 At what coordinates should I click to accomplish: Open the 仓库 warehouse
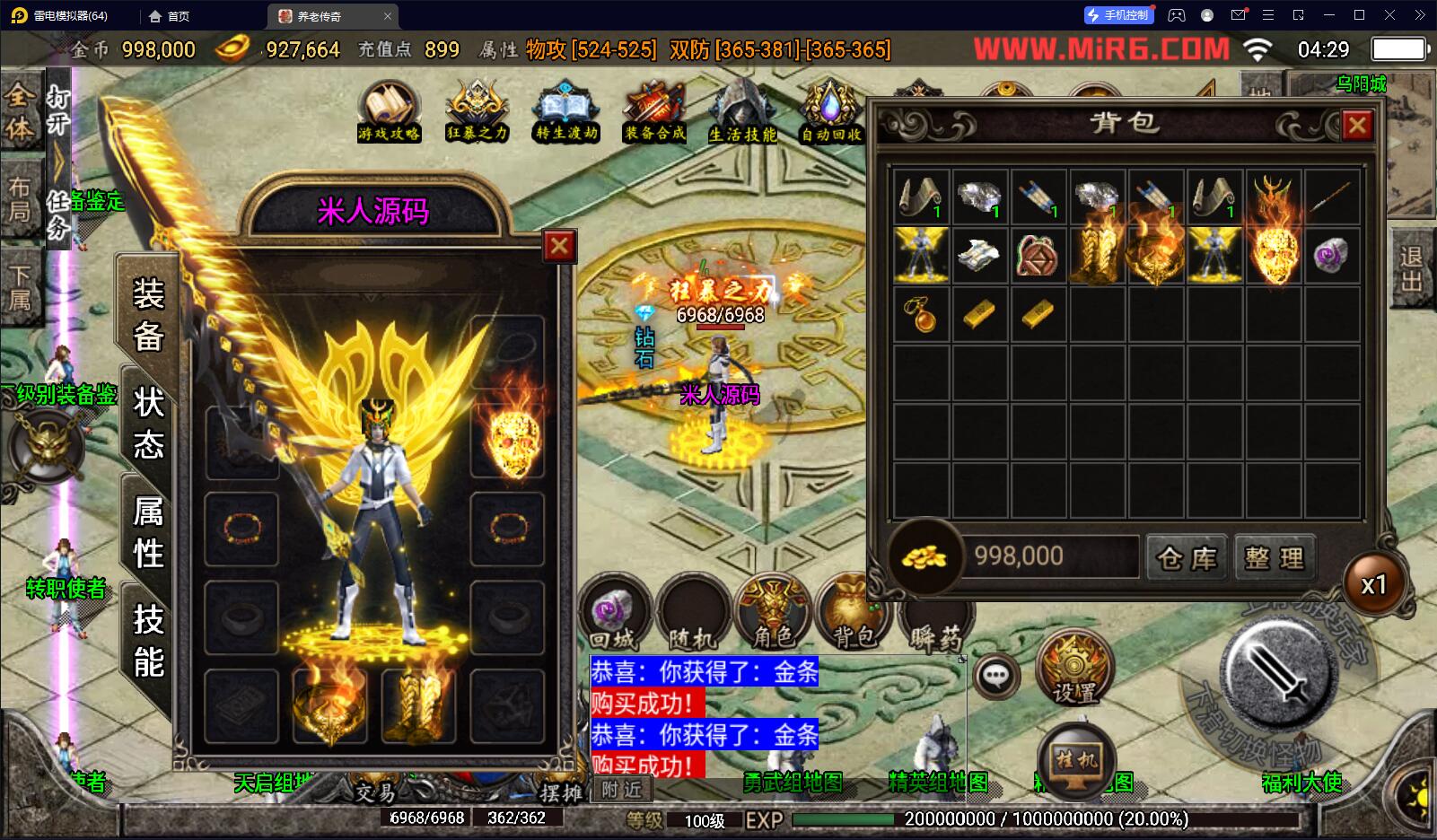pyautogui.click(x=1187, y=558)
